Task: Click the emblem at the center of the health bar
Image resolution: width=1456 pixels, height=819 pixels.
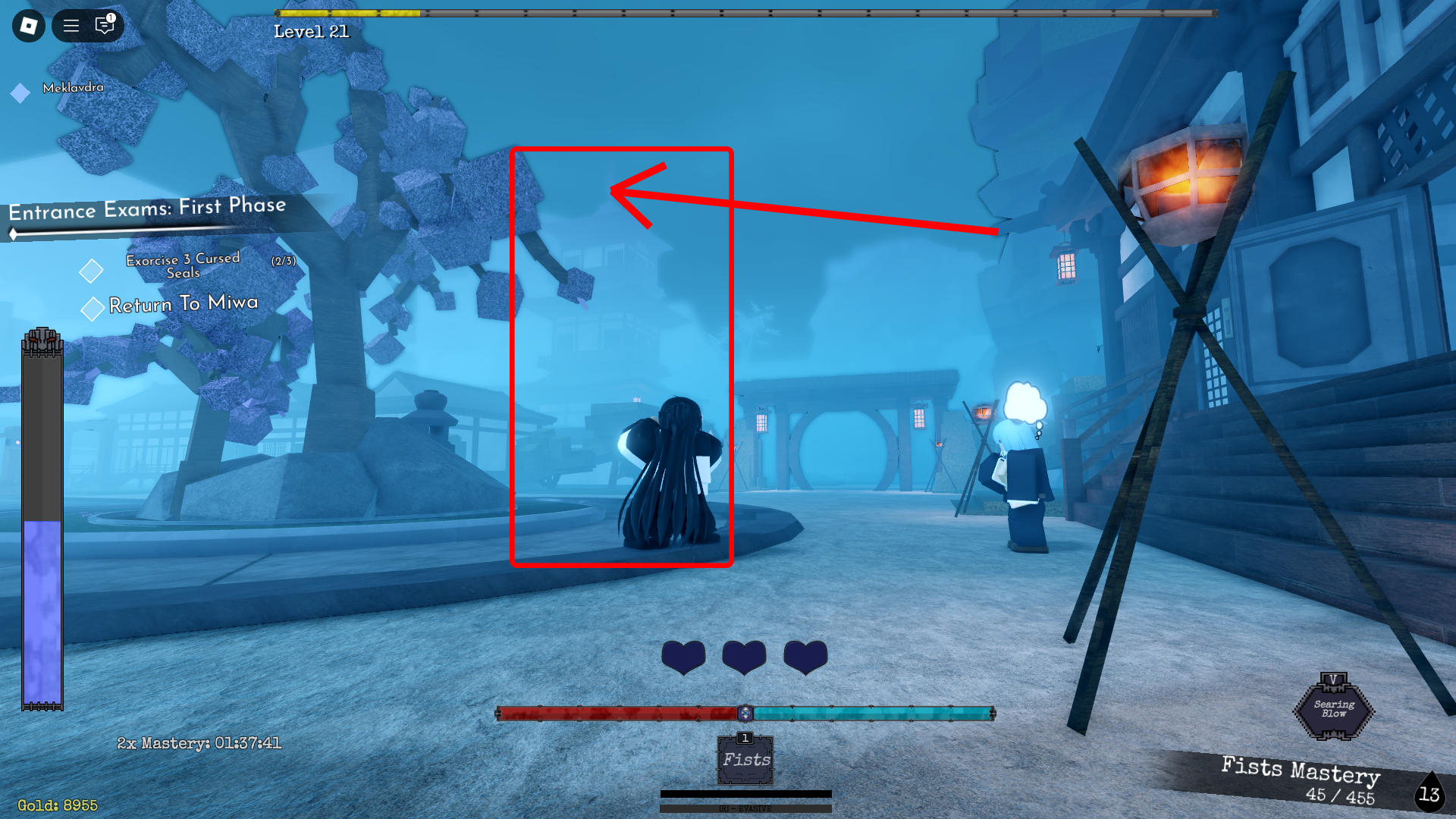Action: point(745,713)
